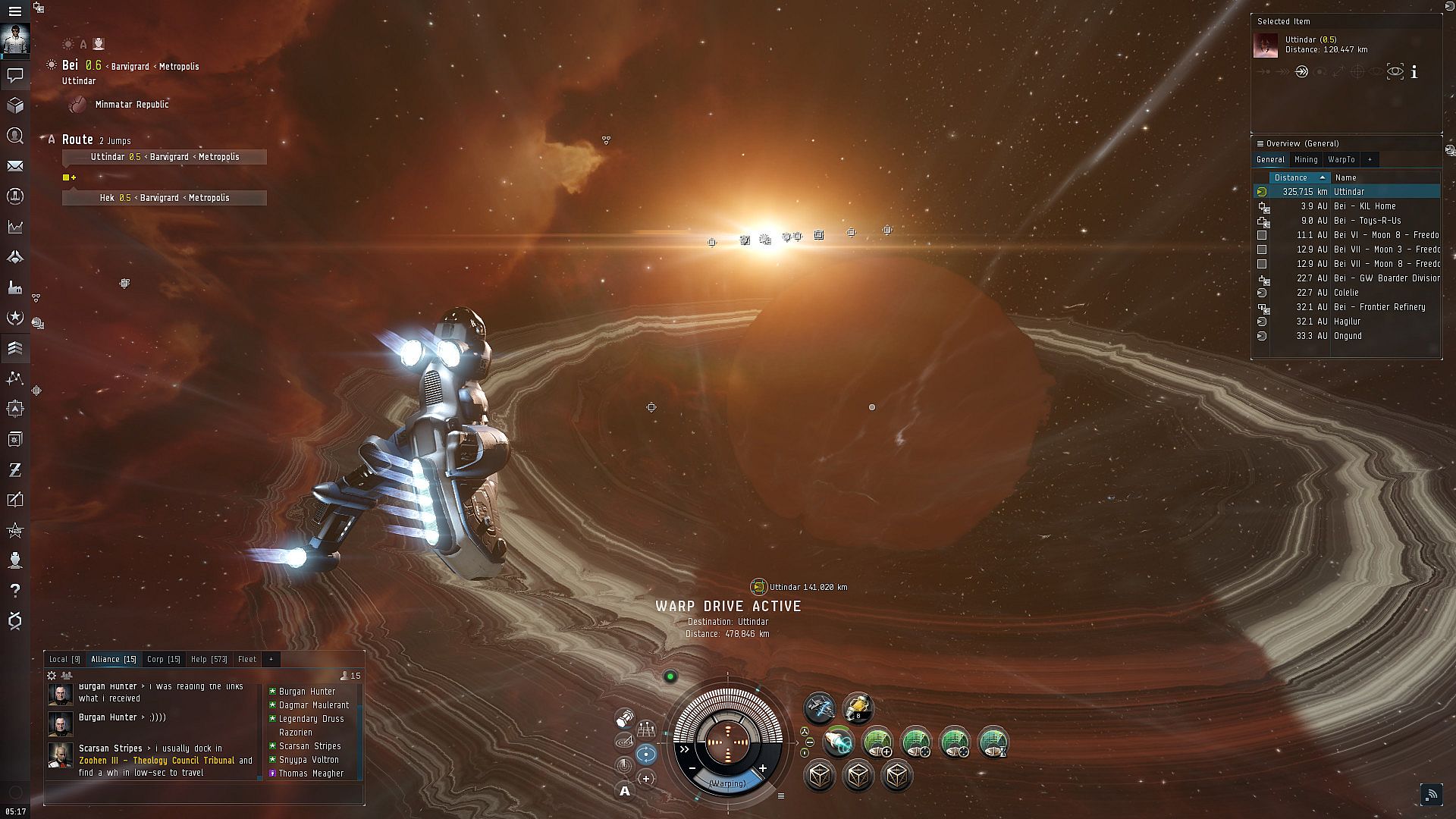This screenshot has height=819, width=1456.
Task: Switch to the Local chat tab
Action: point(64,659)
